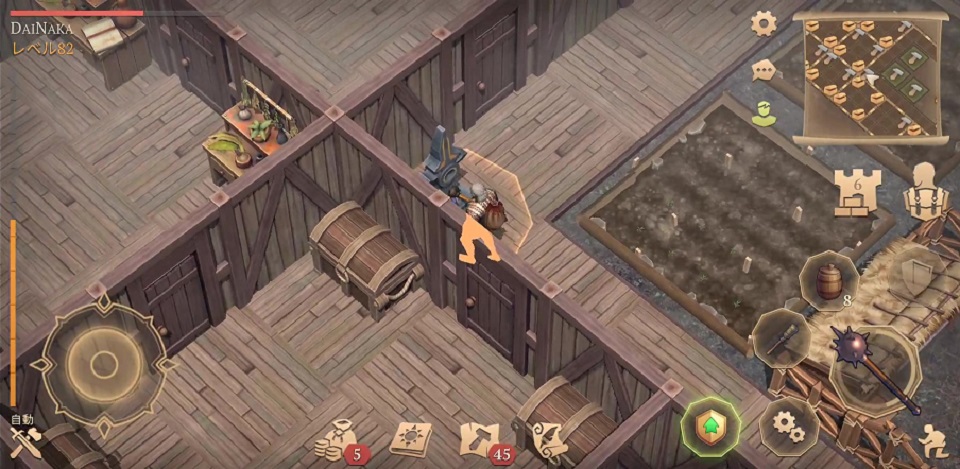Use the barrel item quick slot
Screen dimensions: 960x469
829,282
